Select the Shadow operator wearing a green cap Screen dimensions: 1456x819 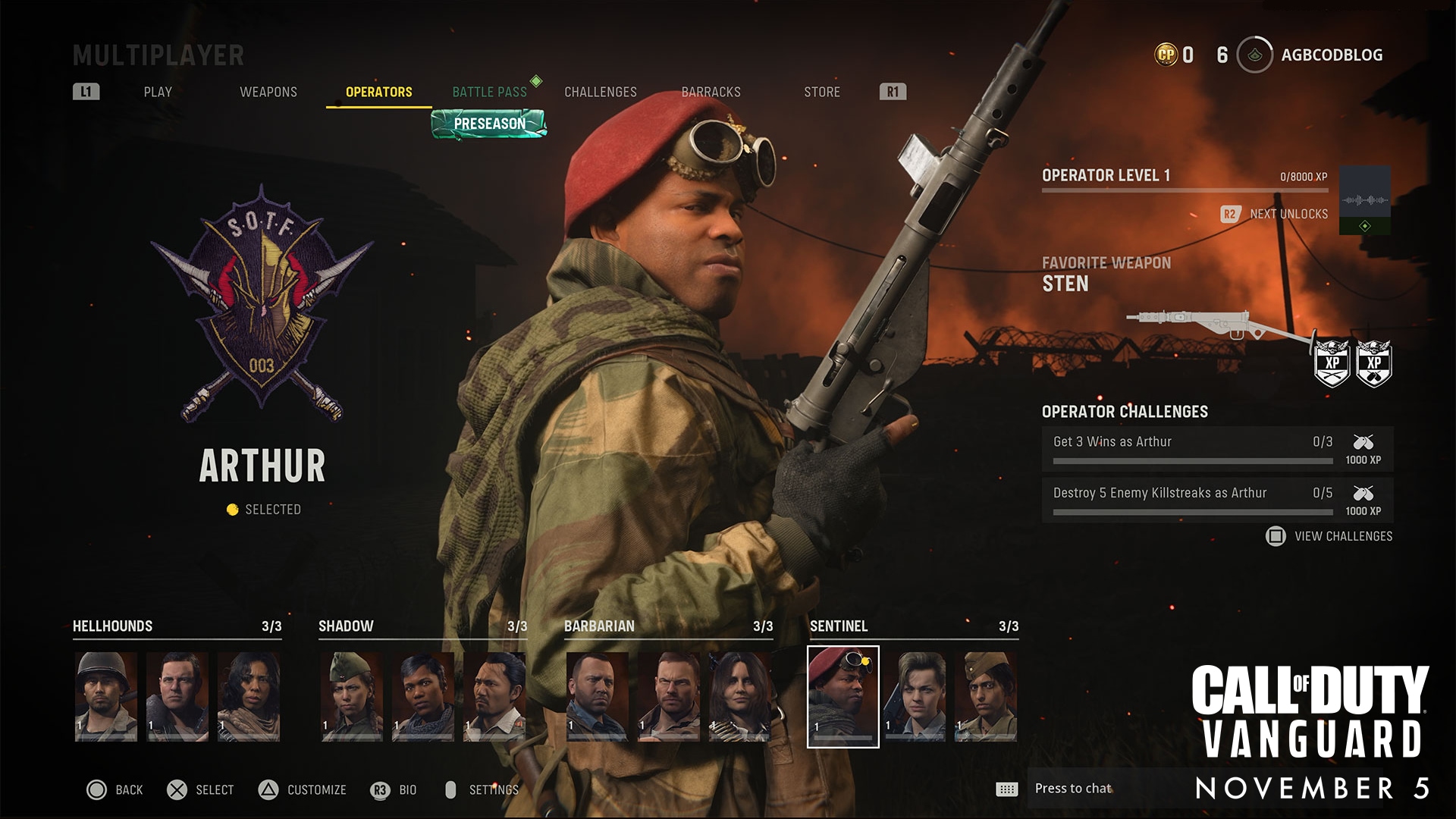pyautogui.click(x=352, y=696)
